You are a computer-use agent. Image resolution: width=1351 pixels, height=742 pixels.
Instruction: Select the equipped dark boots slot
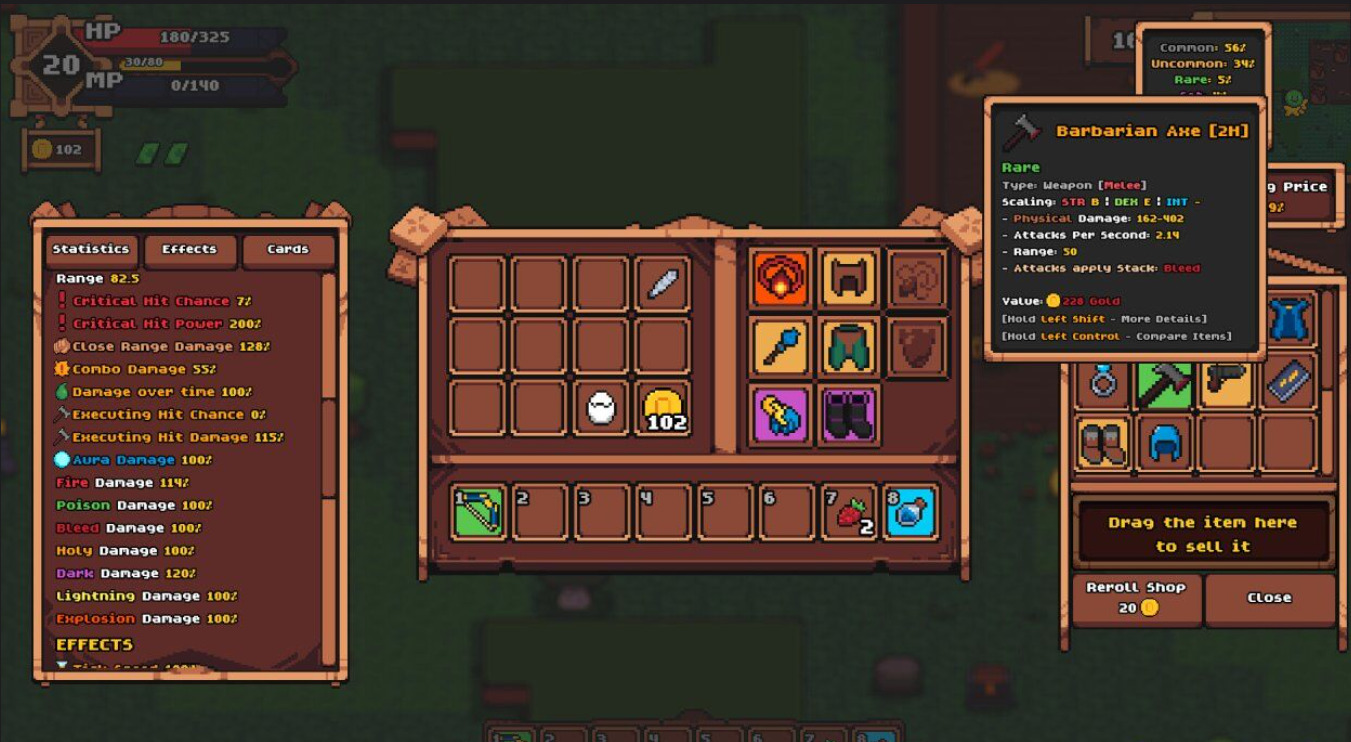pyautogui.click(x=849, y=414)
